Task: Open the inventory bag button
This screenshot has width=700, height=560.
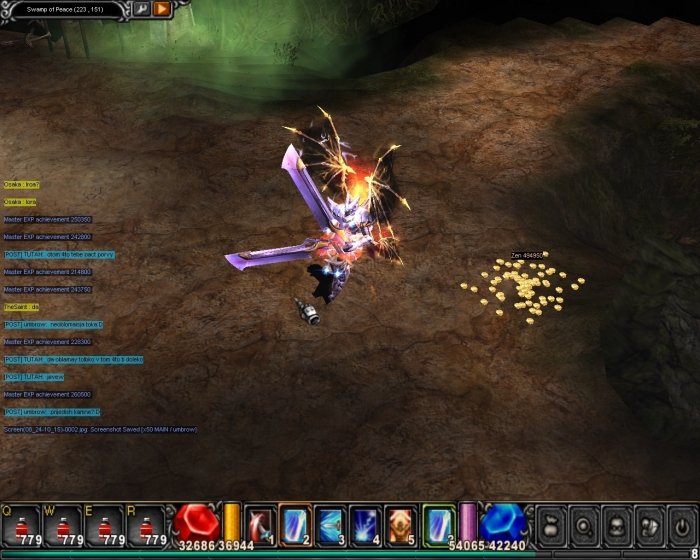Action: click(551, 524)
